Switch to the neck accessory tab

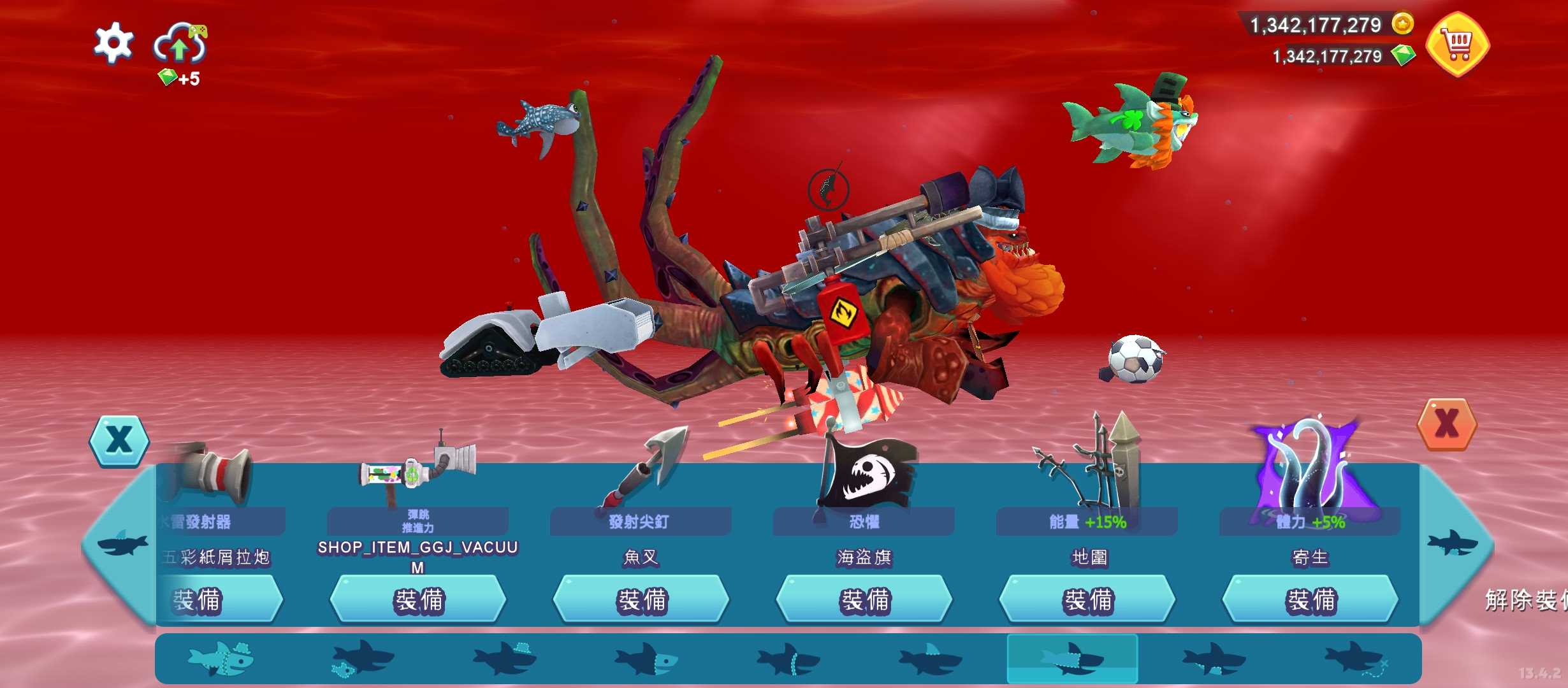[x=788, y=659]
